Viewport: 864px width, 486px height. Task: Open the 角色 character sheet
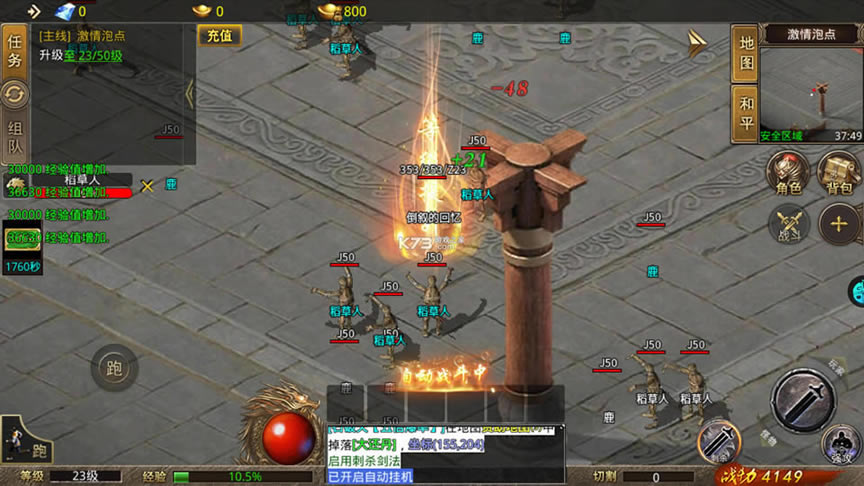pos(789,174)
